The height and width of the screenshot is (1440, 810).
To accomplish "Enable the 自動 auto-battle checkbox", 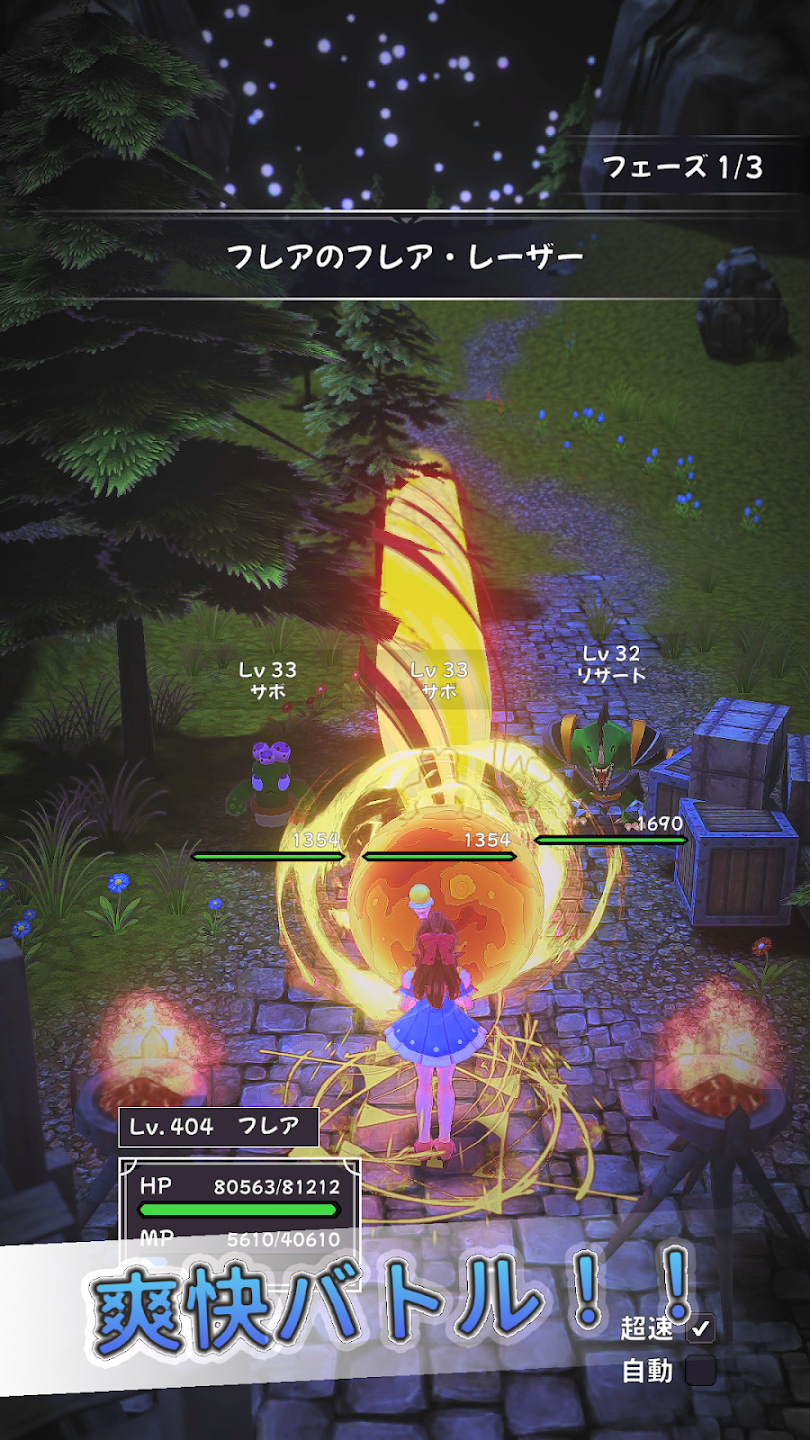I will [x=701, y=1371].
